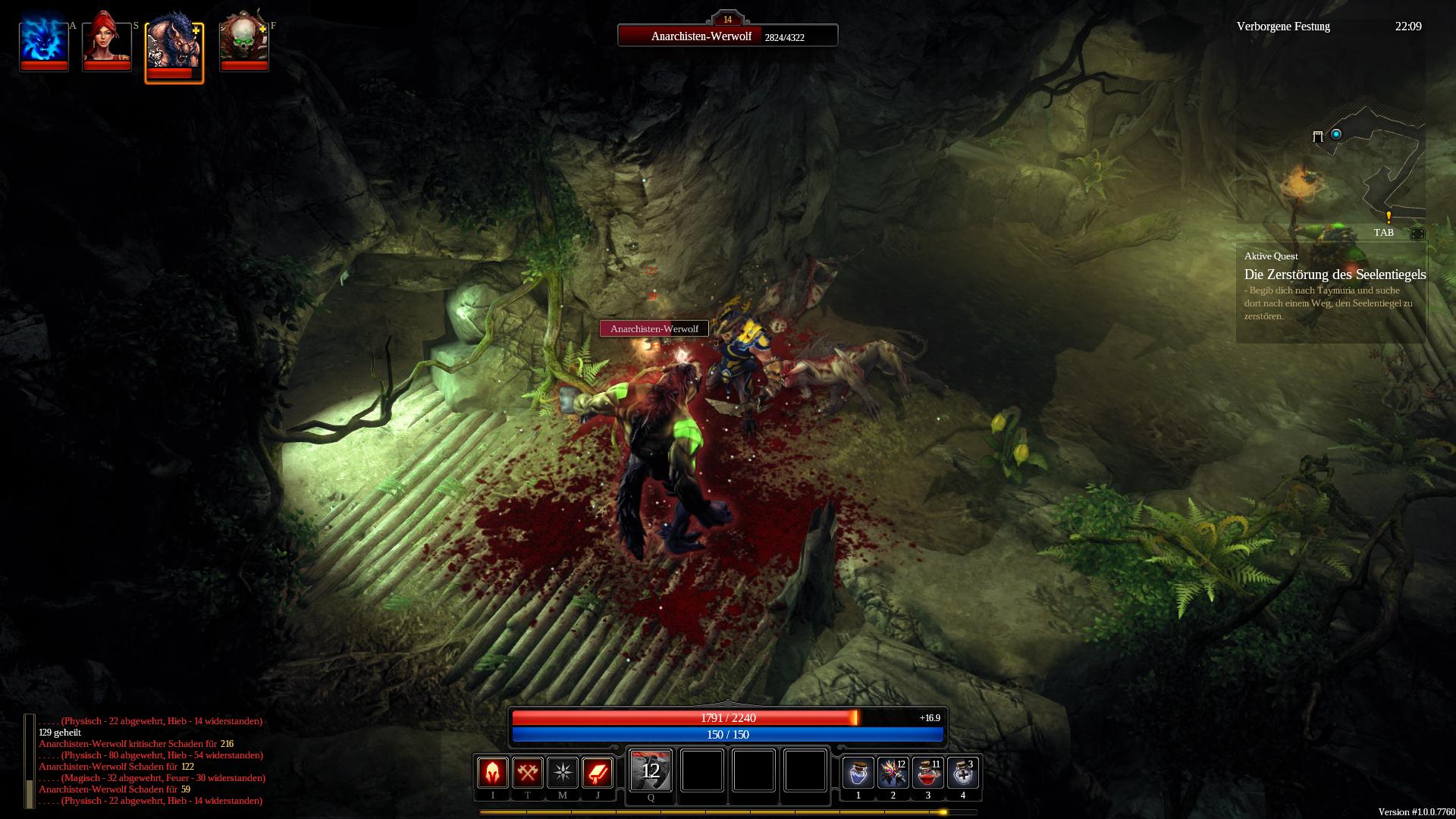Viewport: 1456px width, 819px height.
Task: Select the green-eyed skull party portrait
Action: pyautogui.click(x=243, y=41)
